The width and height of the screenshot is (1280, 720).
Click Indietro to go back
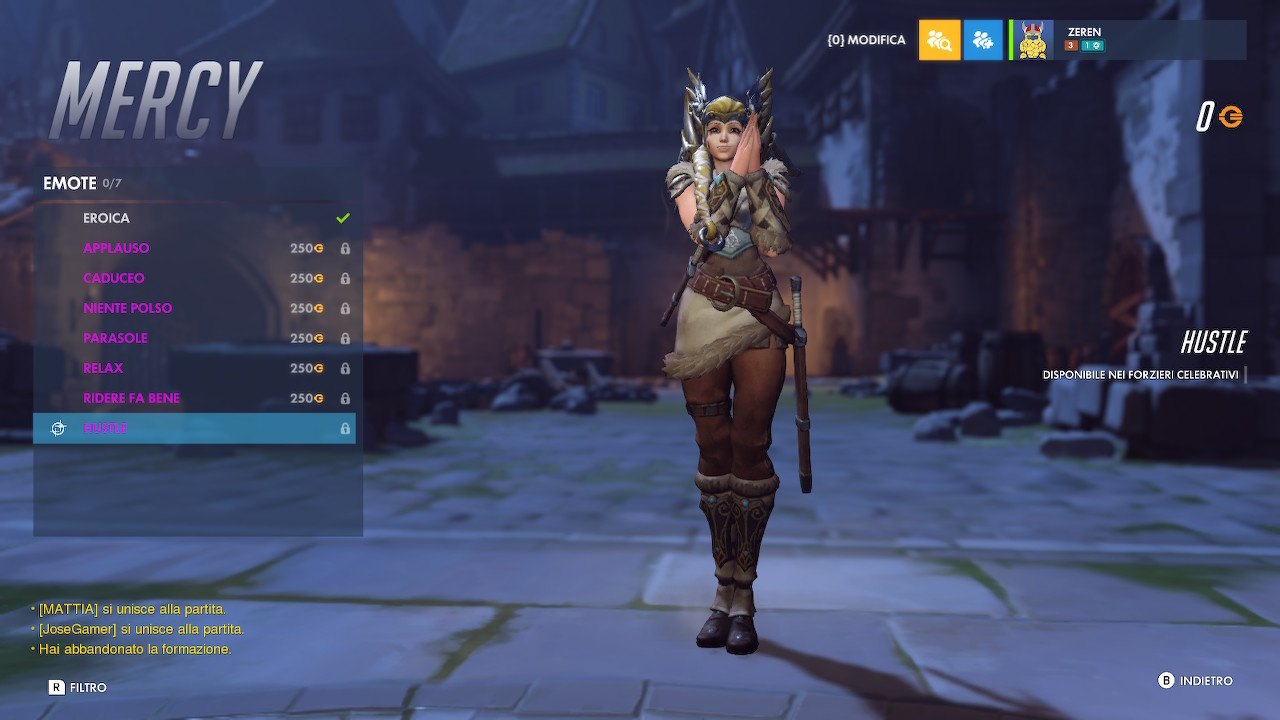tap(1195, 680)
